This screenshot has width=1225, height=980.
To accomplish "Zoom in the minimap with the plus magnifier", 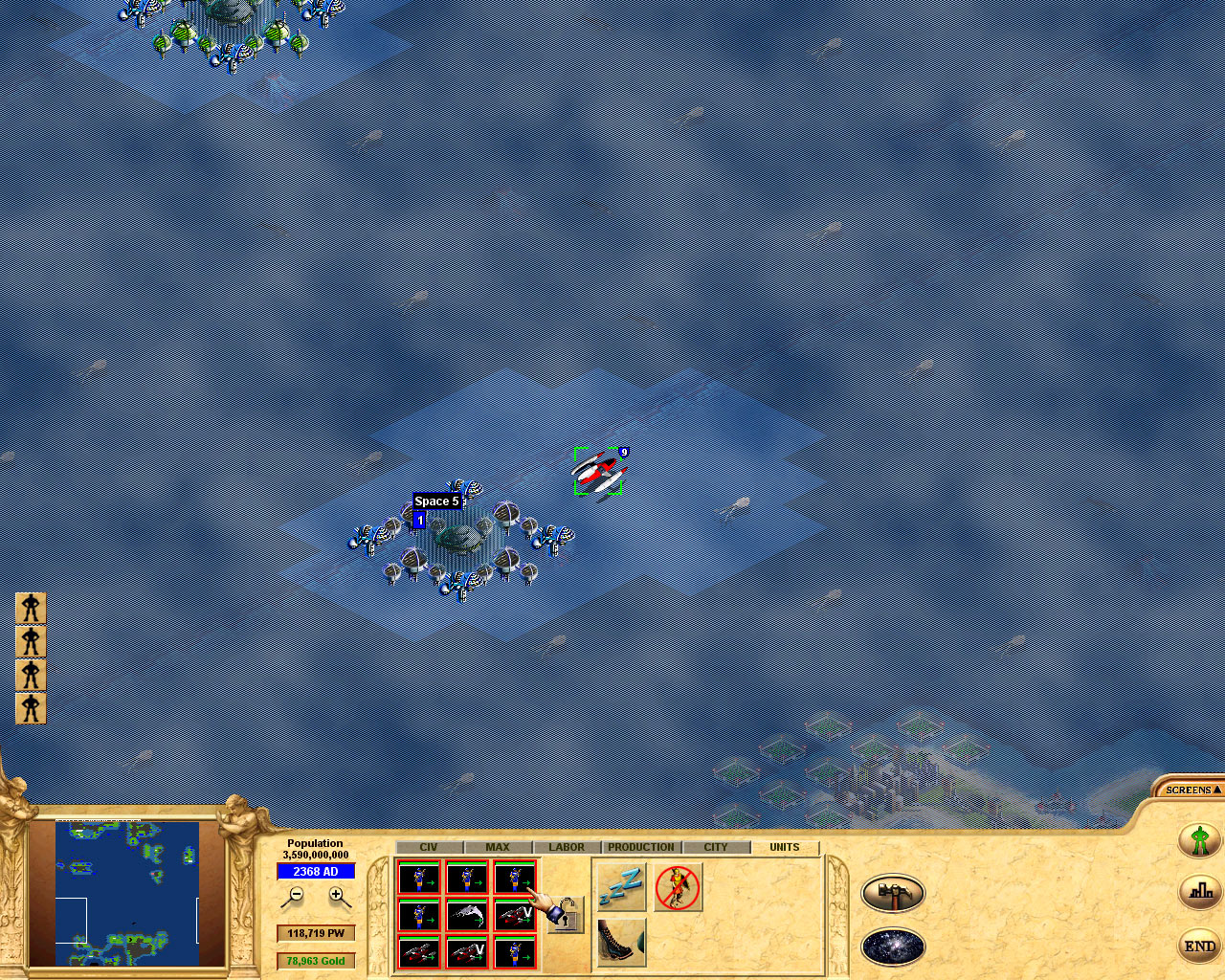I will pyautogui.click(x=337, y=896).
